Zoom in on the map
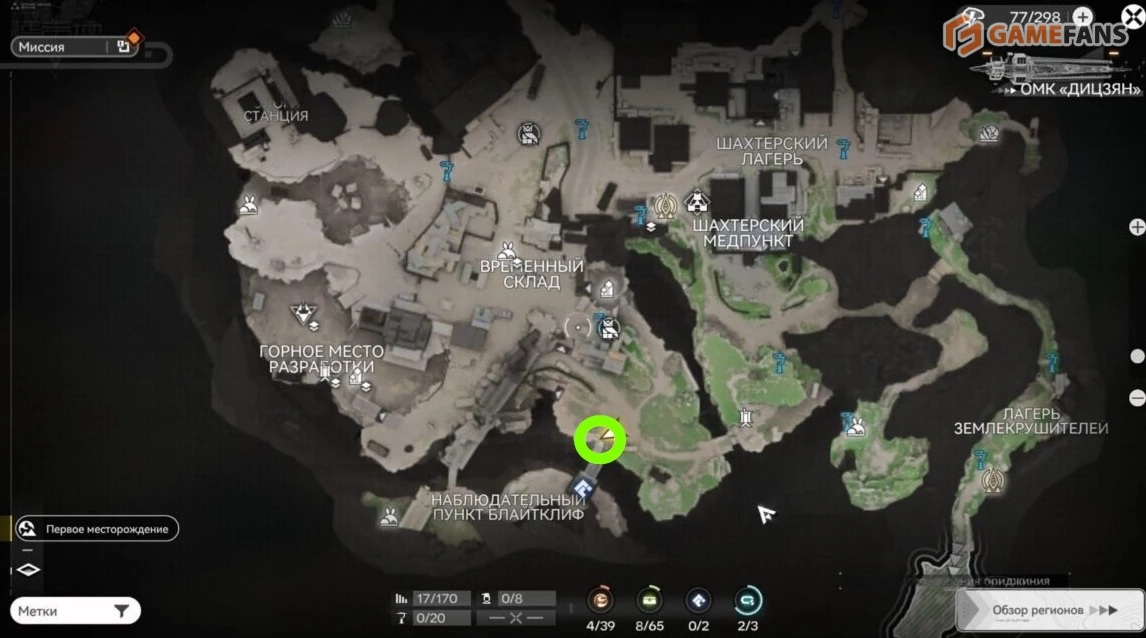The image size is (1146, 638). tap(1137, 227)
